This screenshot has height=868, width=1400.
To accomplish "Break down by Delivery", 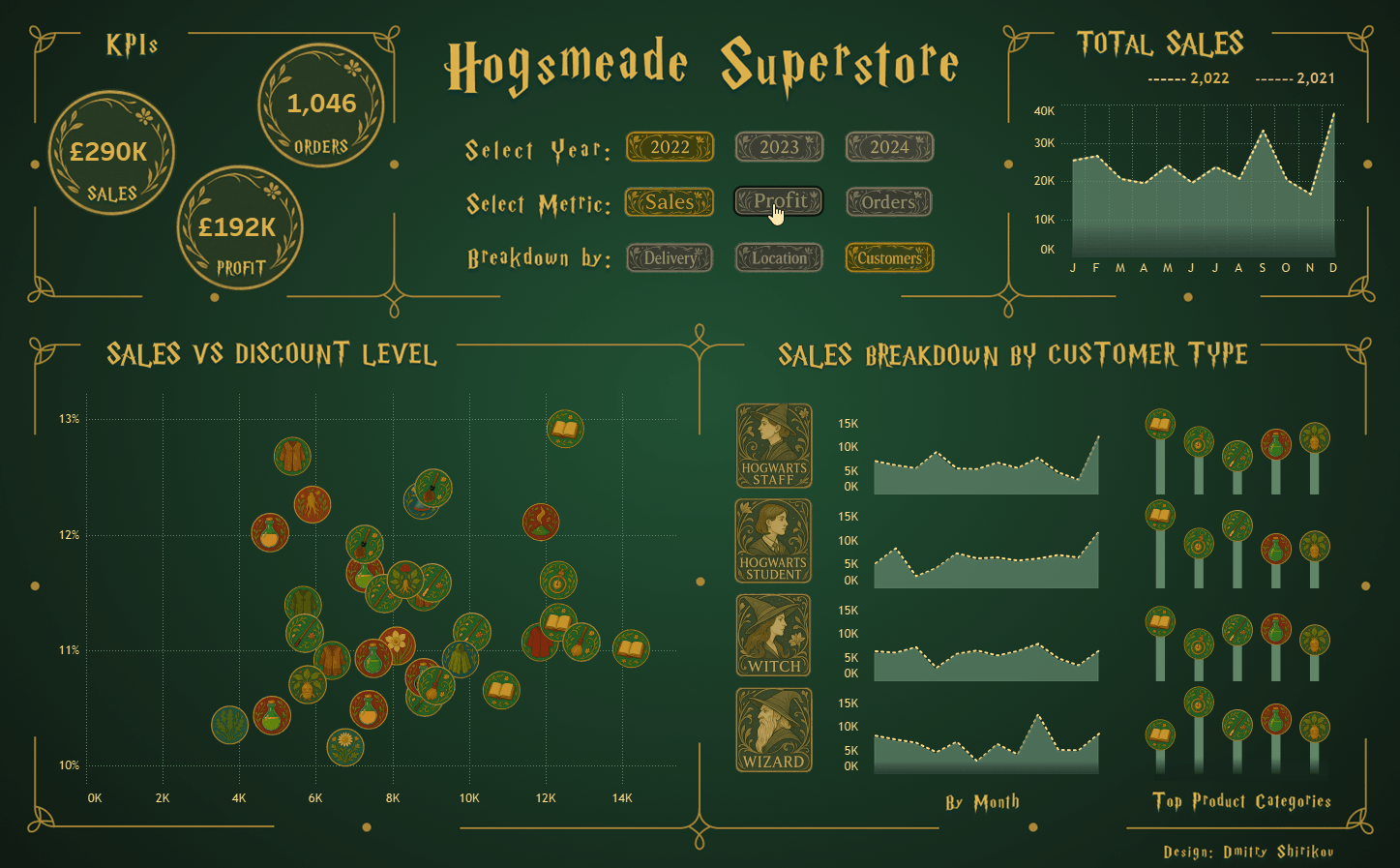I will pyautogui.click(x=670, y=258).
